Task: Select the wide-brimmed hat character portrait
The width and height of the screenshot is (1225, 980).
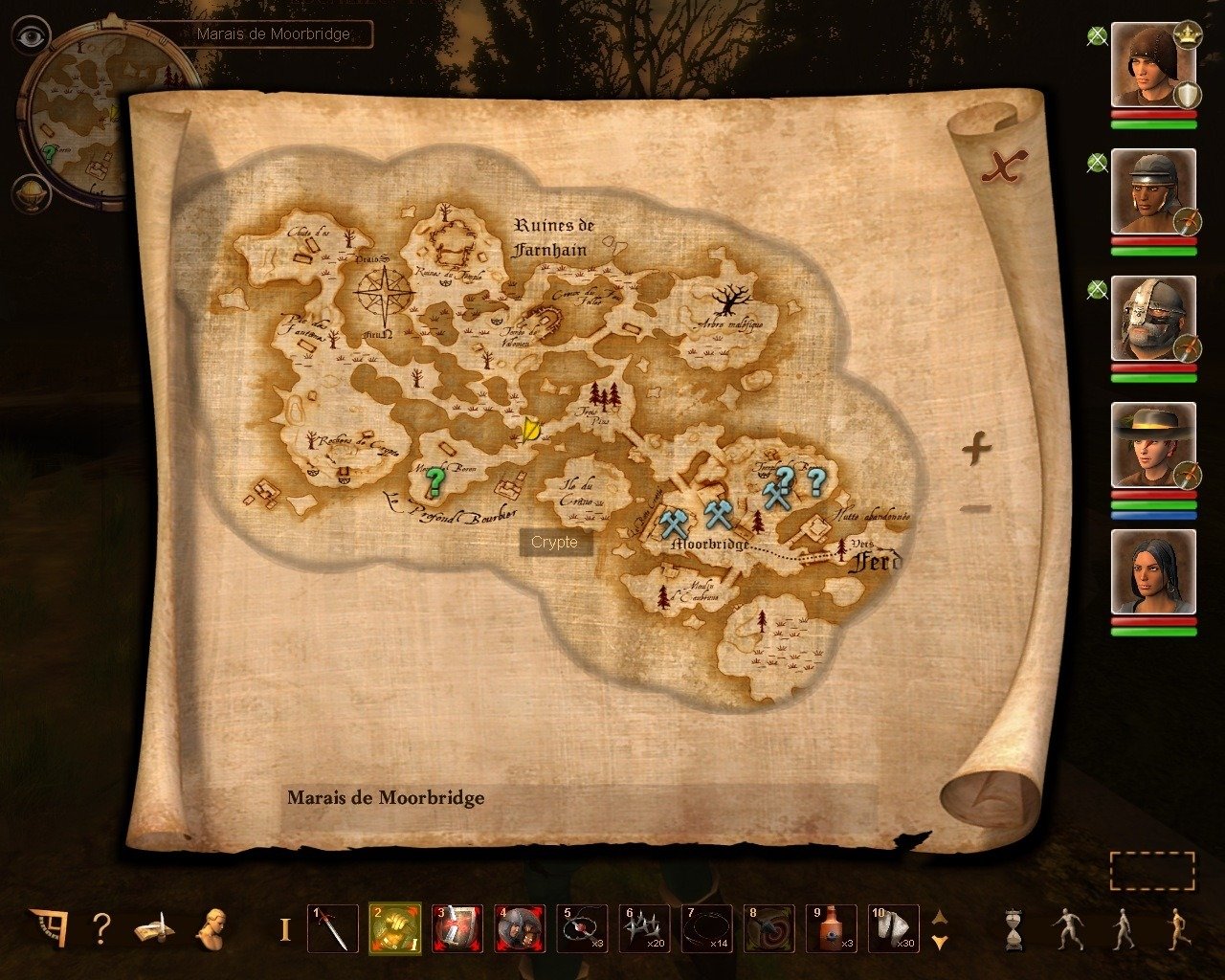Action: point(1152,445)
